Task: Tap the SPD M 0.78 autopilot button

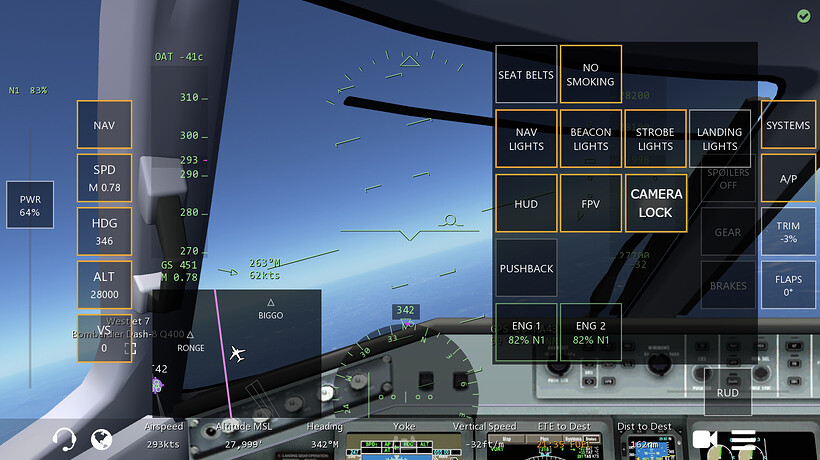Action: (104, 178)
